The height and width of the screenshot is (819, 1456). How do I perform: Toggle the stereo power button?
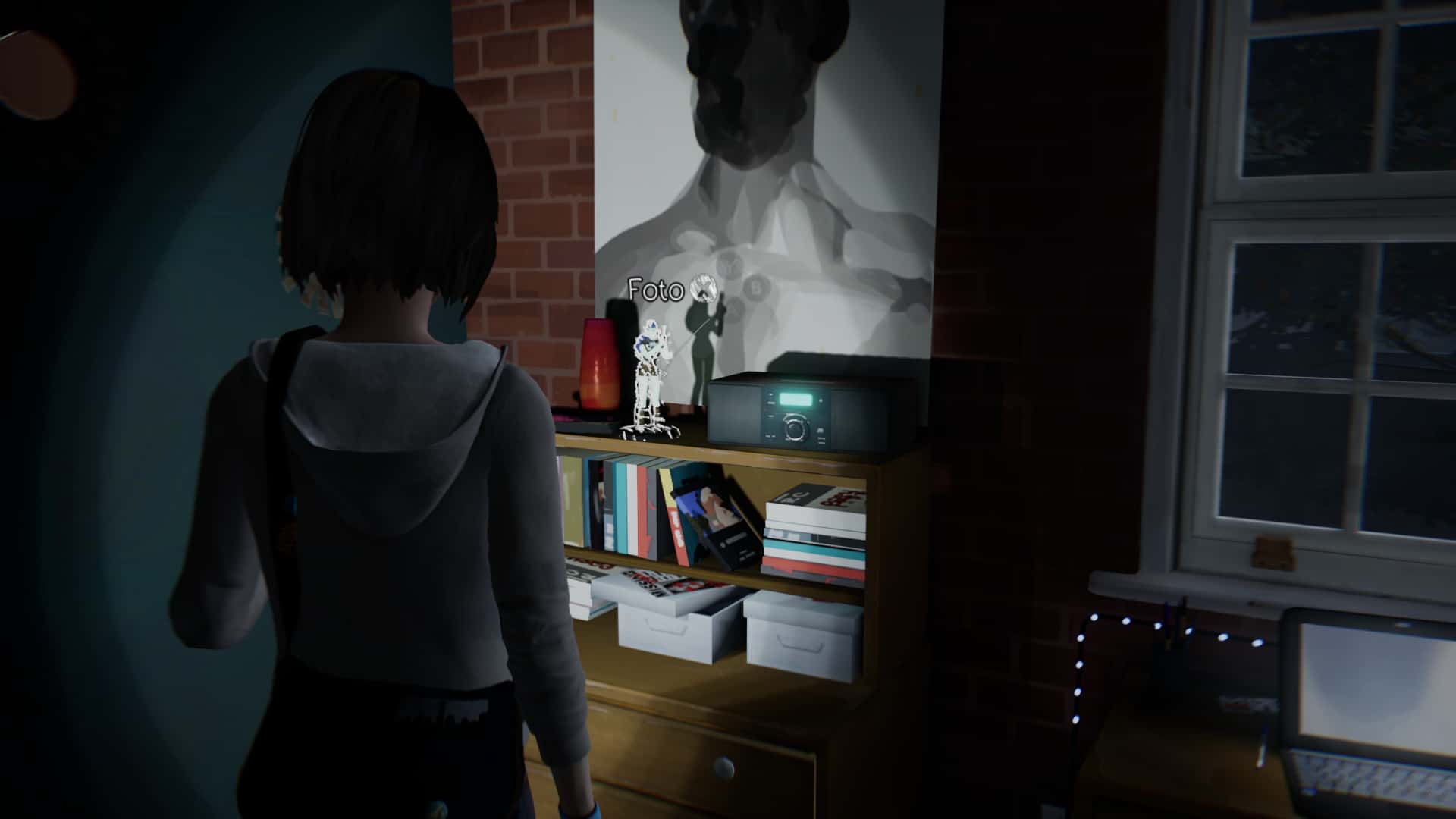[770, 394]
